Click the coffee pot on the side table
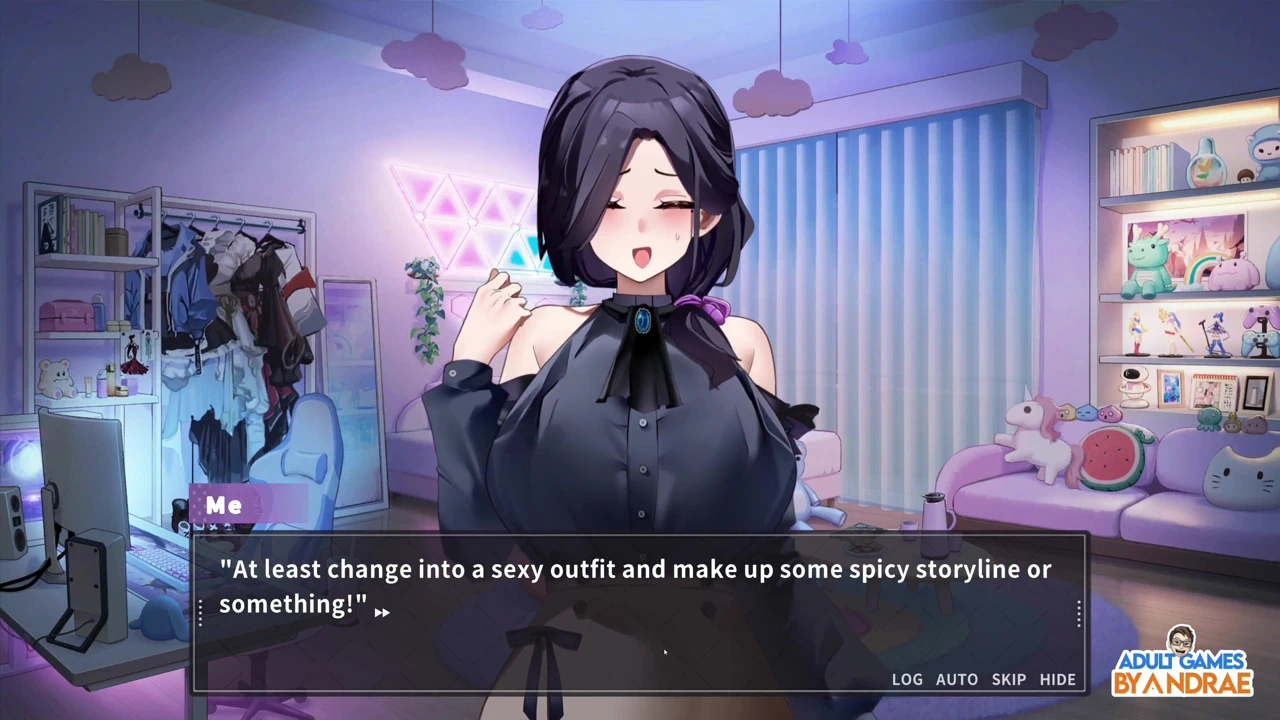1280x720 pixels. click(935, 512)
